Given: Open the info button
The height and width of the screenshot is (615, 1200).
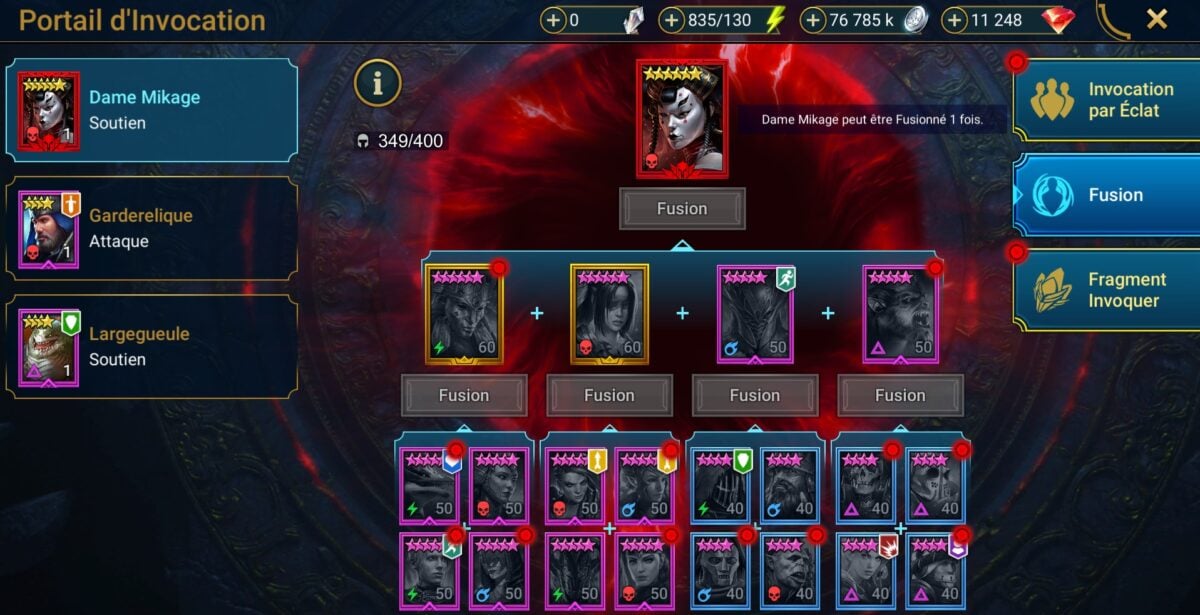Looking at the screenshot, I should tap(377, 84).
